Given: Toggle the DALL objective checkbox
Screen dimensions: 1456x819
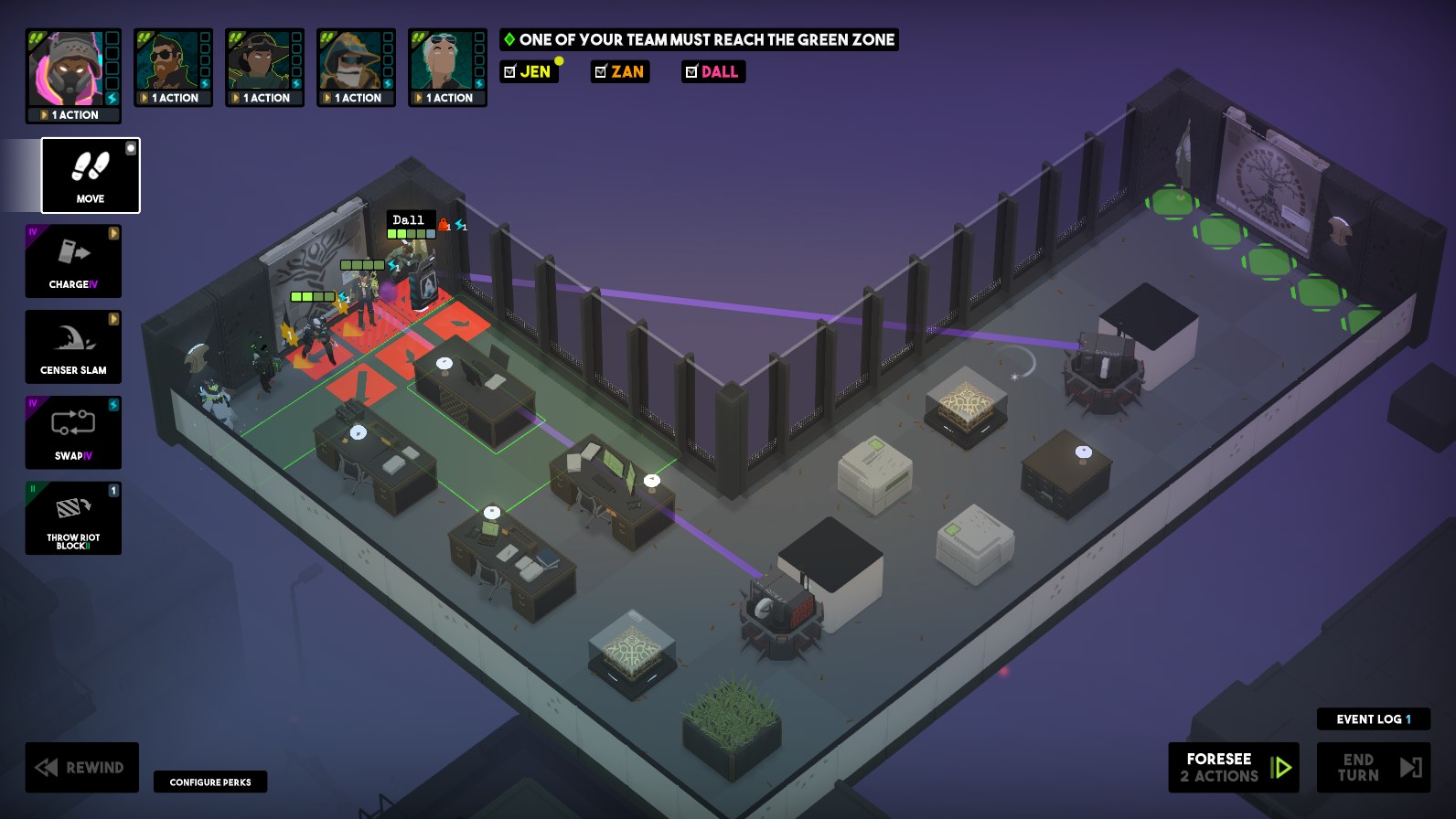Looking at the screenshot, I should pyautogui.click(x=692, y=71).
